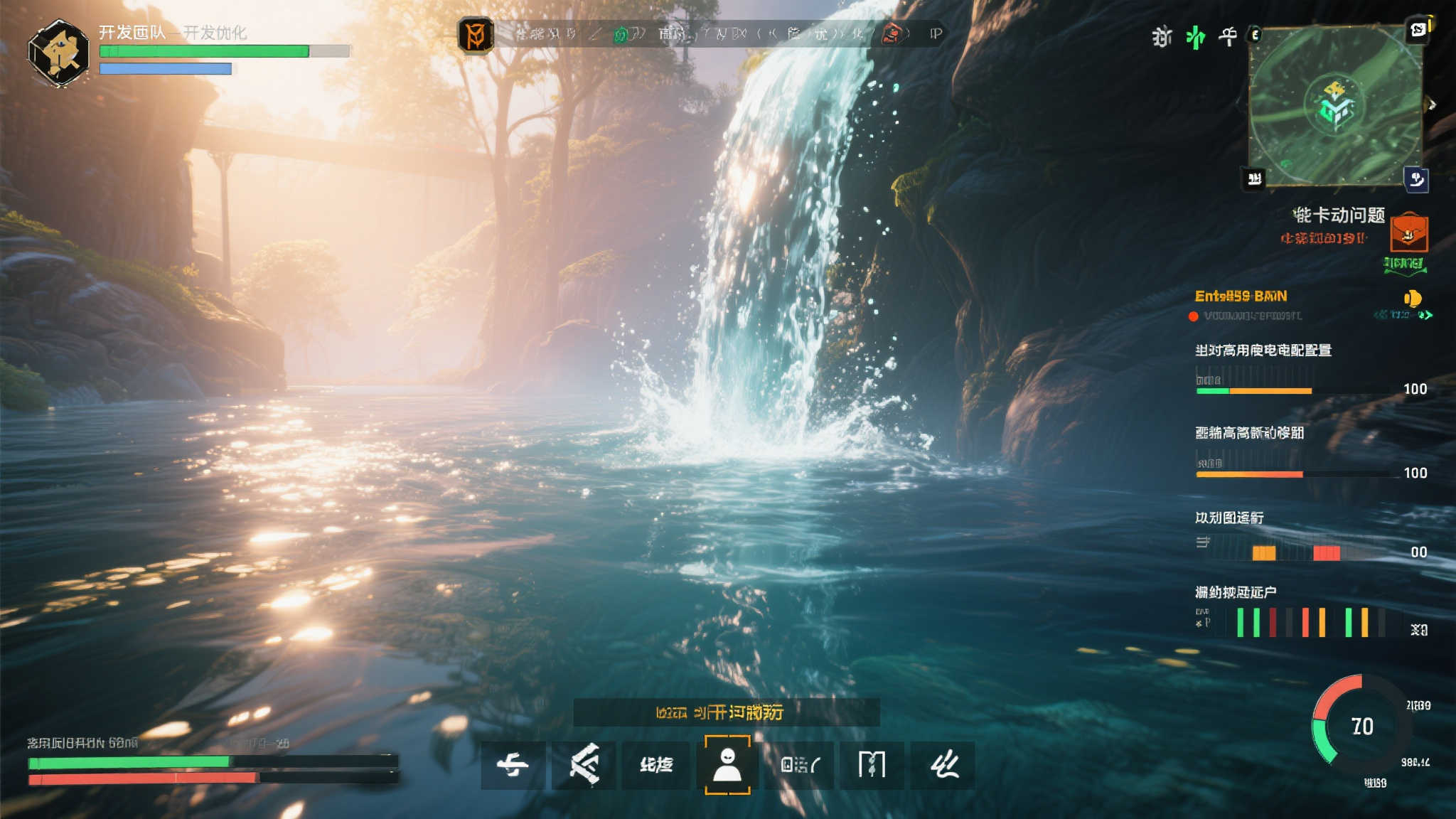Viewport: 1456px width, 819px height.
Task: Select the highlighted character silhouette hotbar slot
Action: point(727,764)
